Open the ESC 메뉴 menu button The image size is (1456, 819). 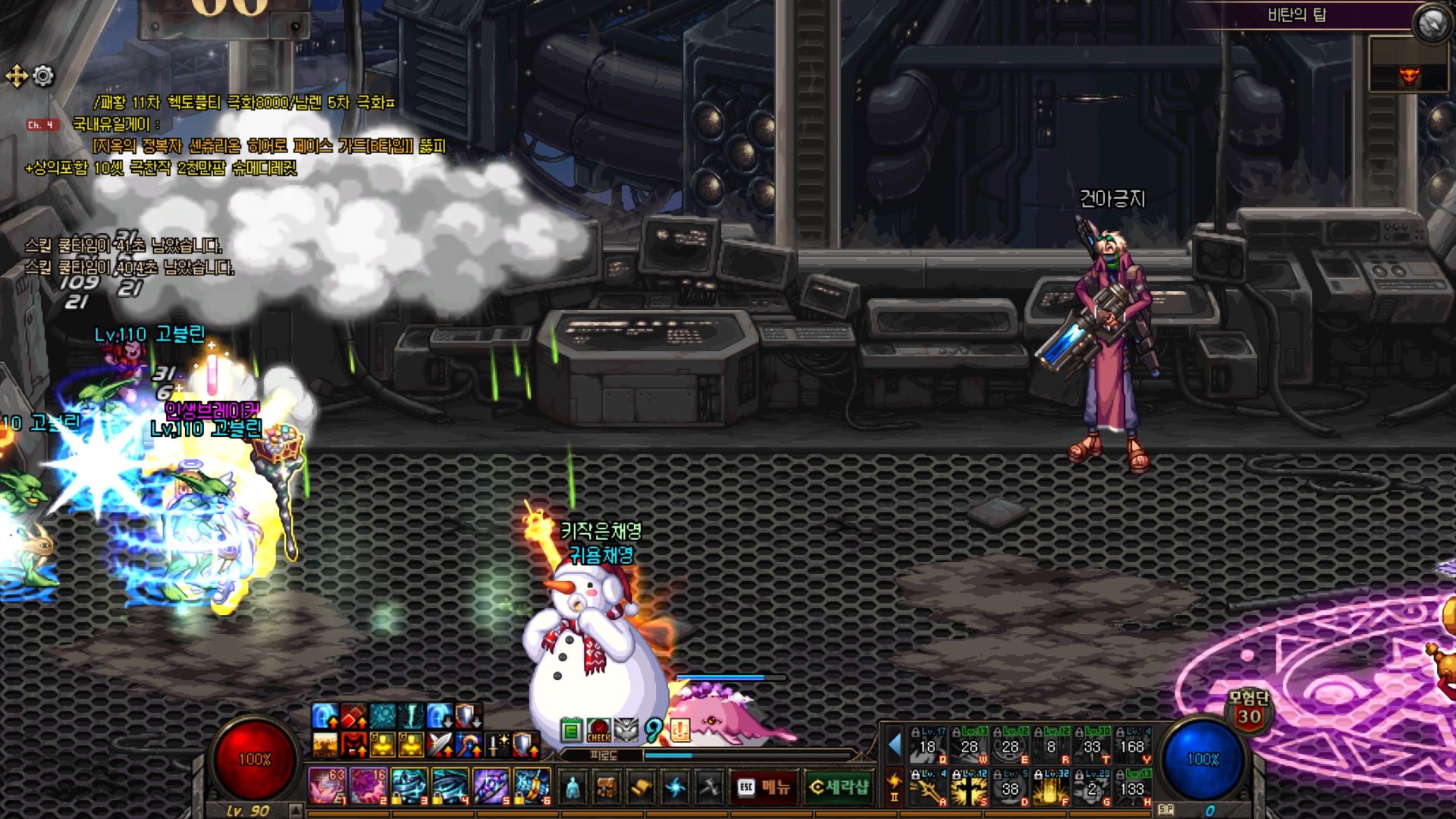(763, 787)
